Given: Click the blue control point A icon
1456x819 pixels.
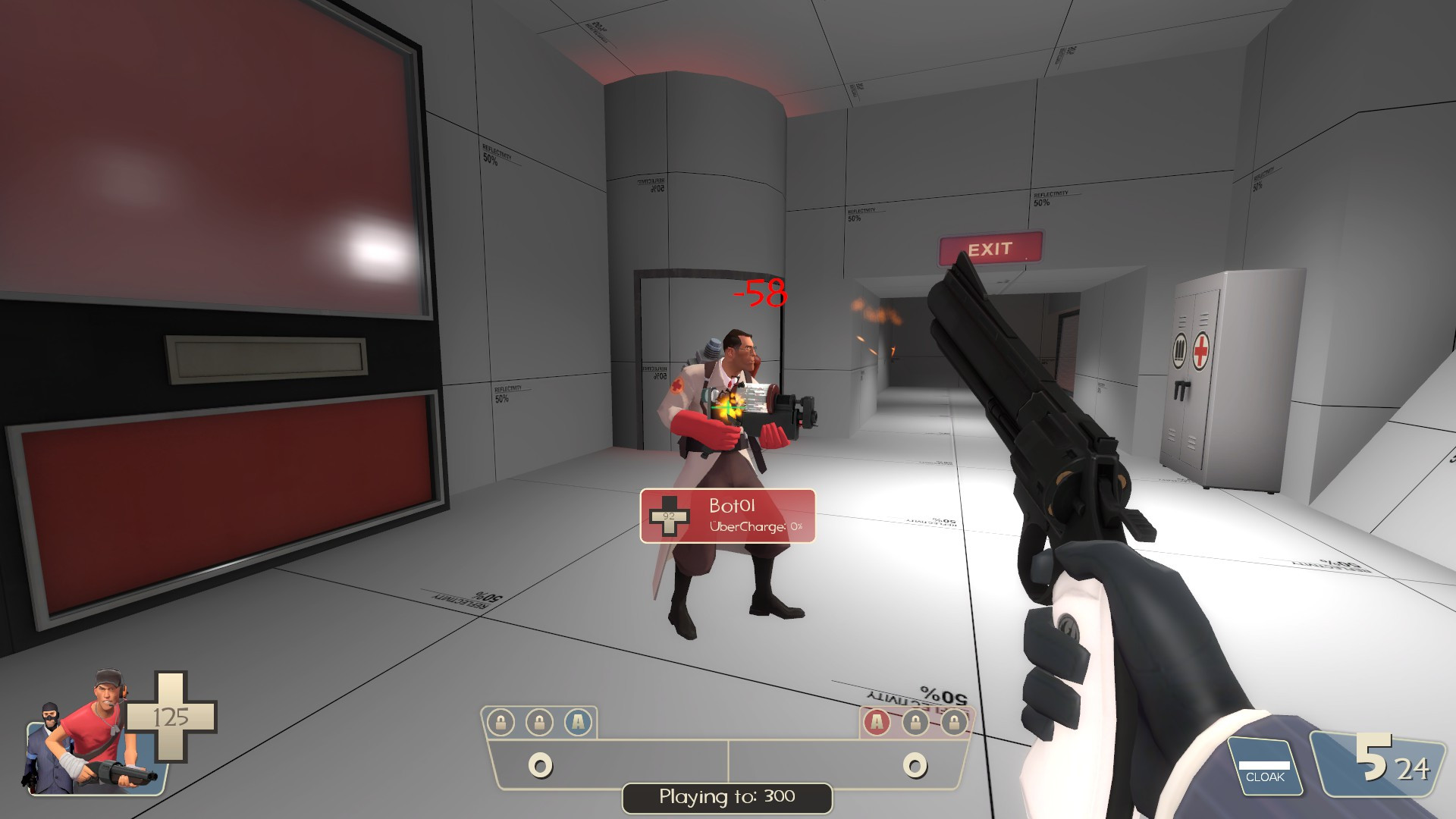Looking at the screenshot, I should pos(578,723).
